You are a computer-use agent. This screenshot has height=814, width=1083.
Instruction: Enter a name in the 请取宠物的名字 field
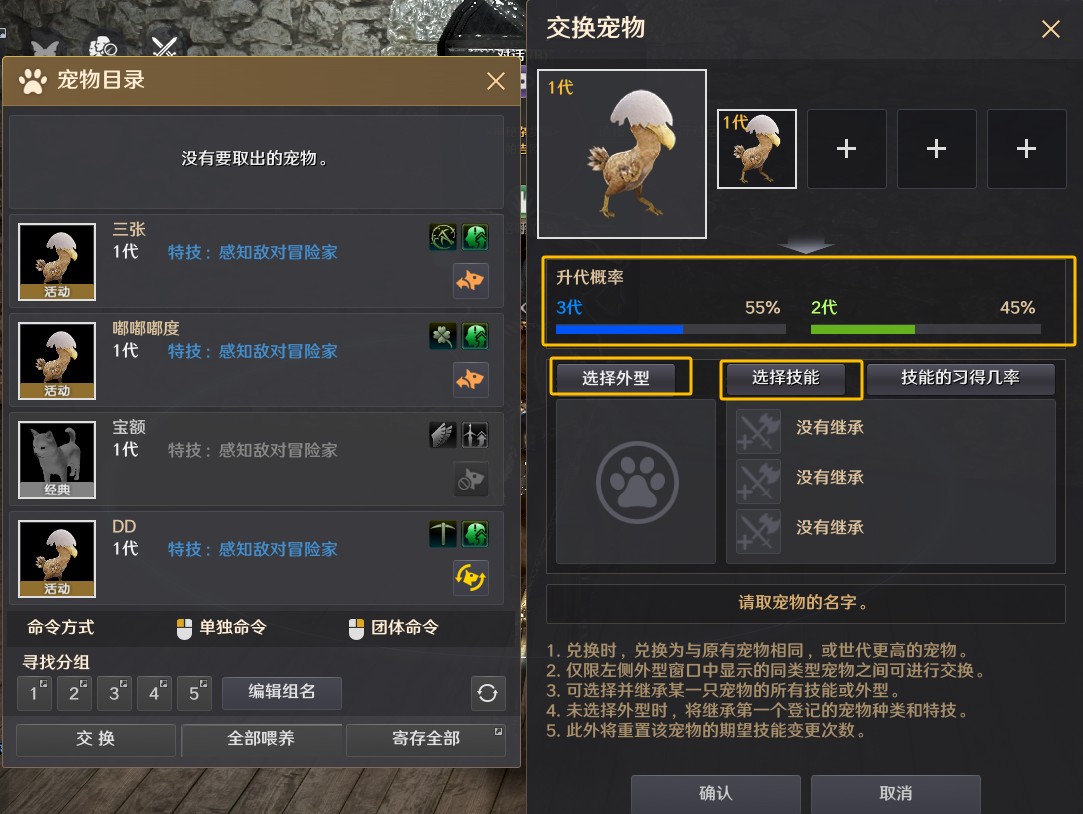(x=805, y=603)
